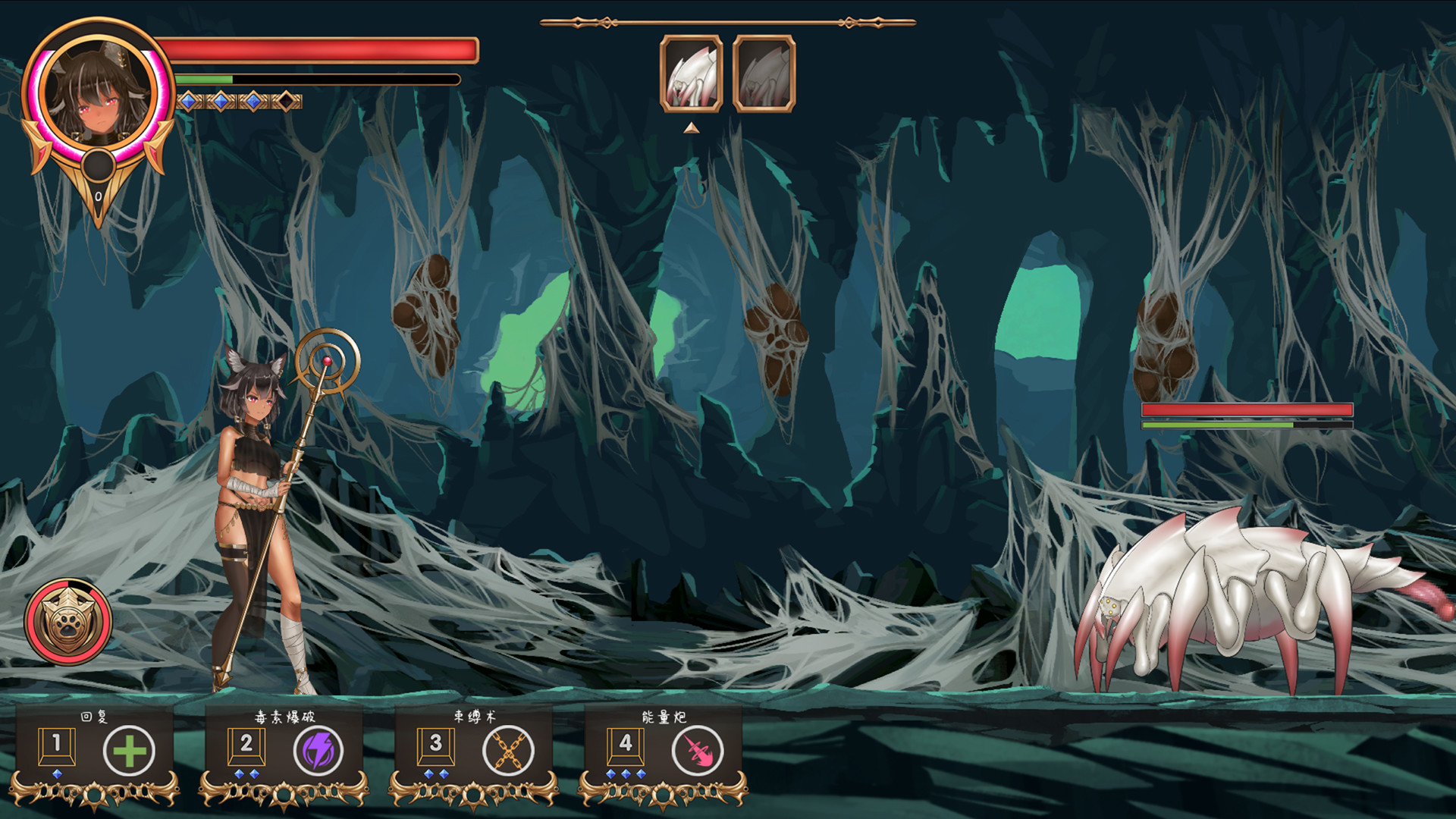Fire the pink 能量炮 energy cannon skill
Viewport: 1456px width, 819px height.
(x=698, y=751)
